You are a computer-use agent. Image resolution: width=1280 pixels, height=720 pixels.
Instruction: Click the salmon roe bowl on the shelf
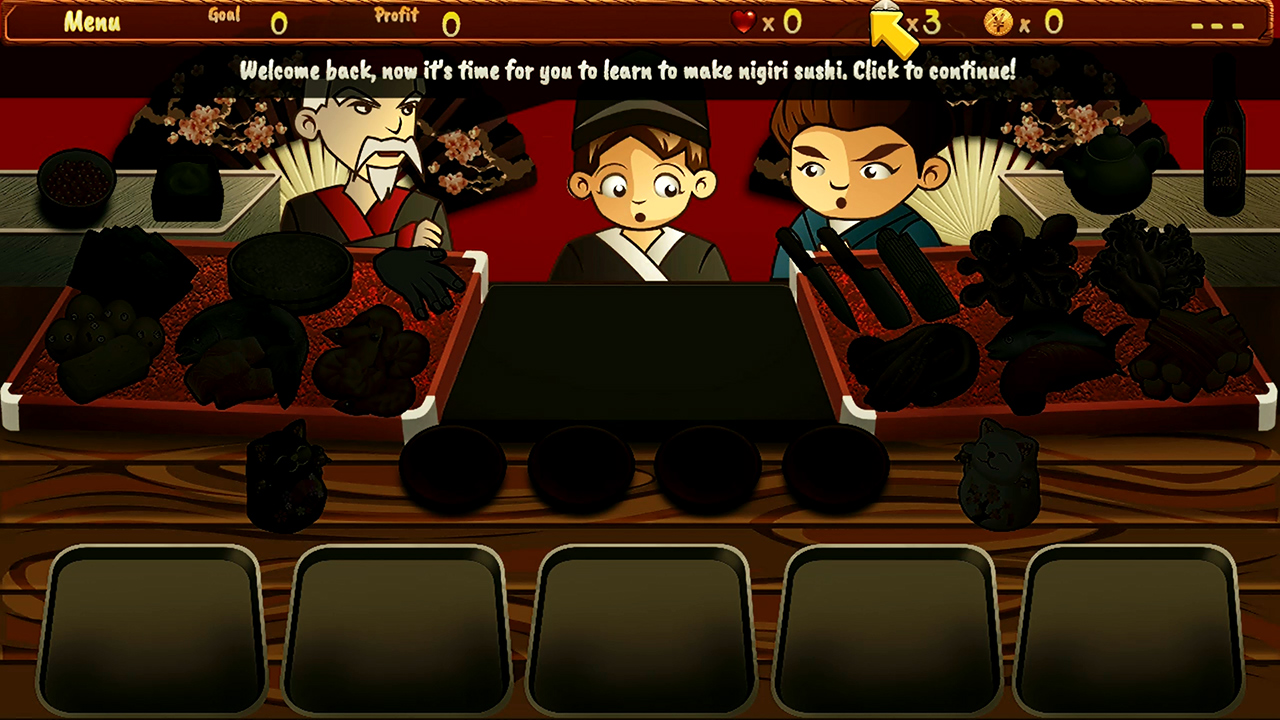pos(78,180)
